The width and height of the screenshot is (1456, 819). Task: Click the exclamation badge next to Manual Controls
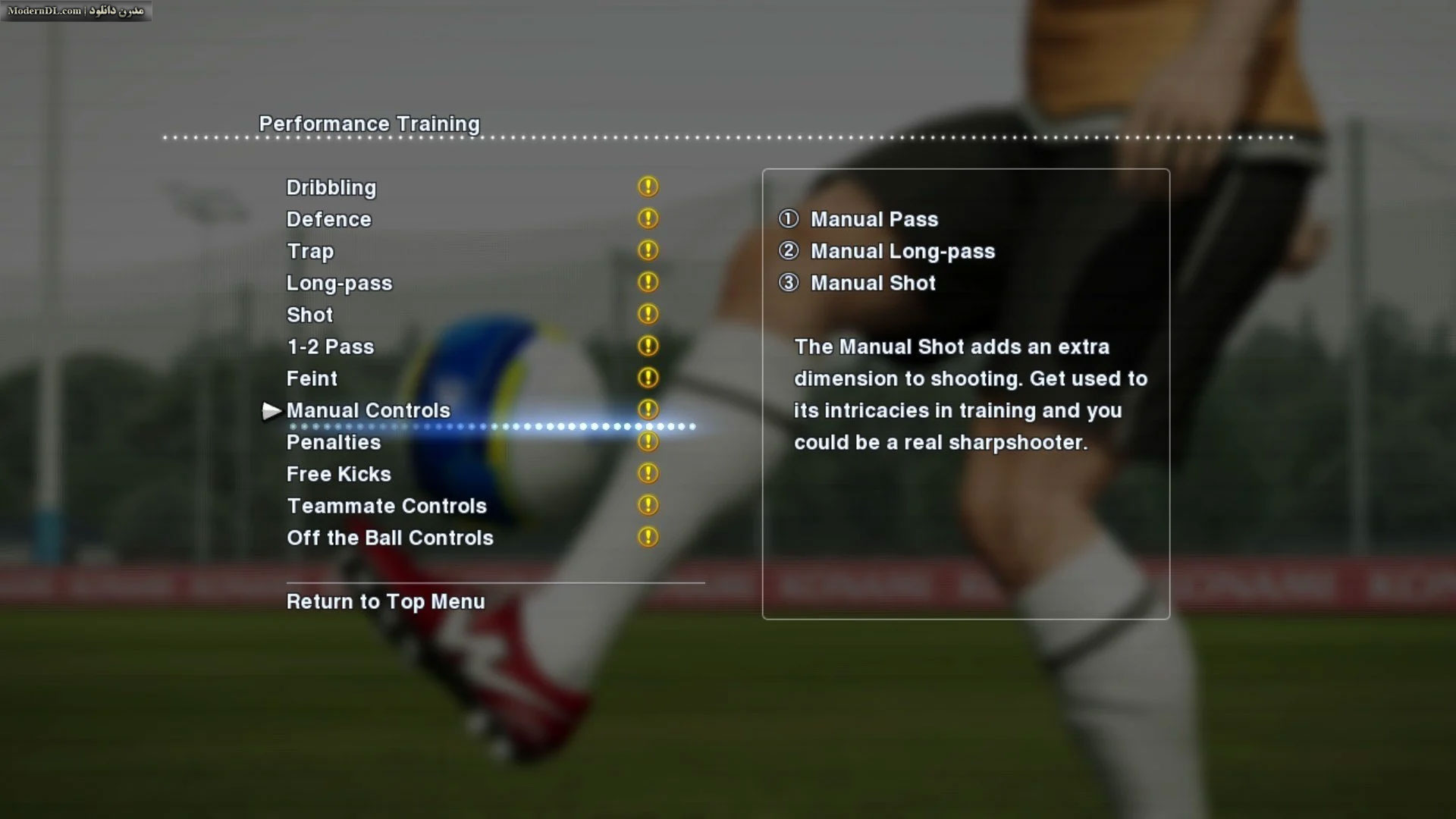[x=648, y=409]
